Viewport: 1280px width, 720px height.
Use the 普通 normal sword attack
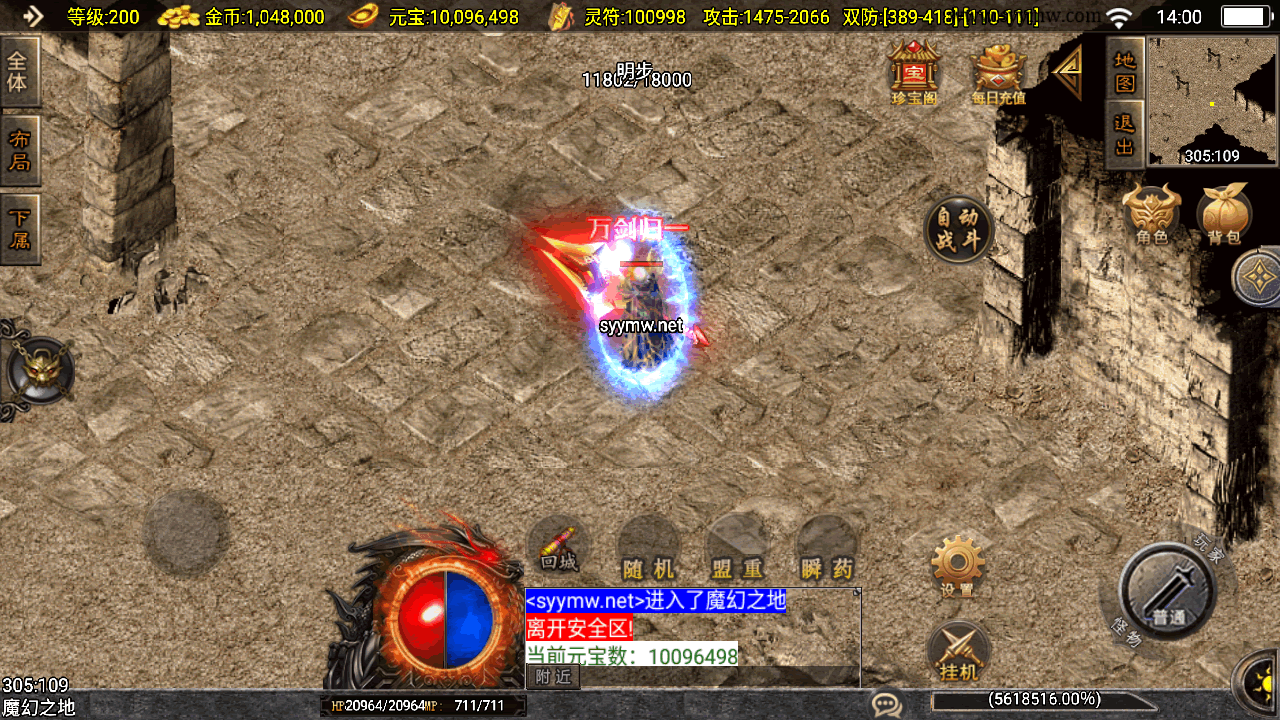point(1166,590)
